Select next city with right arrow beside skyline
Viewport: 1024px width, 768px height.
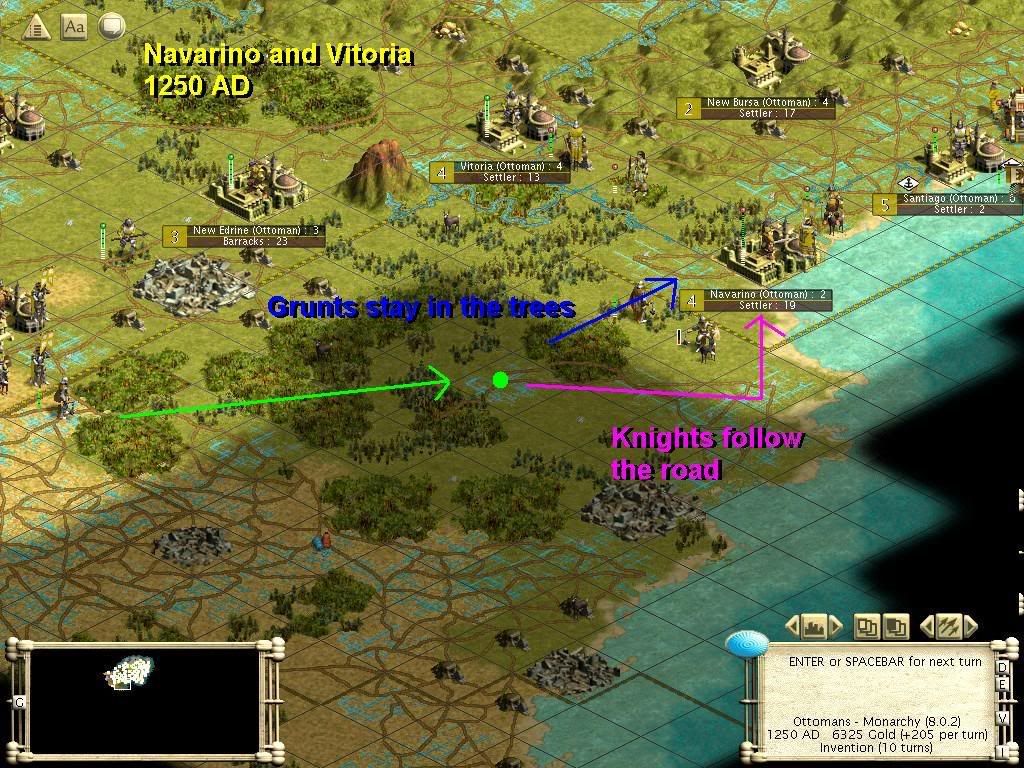click(834, 627)
